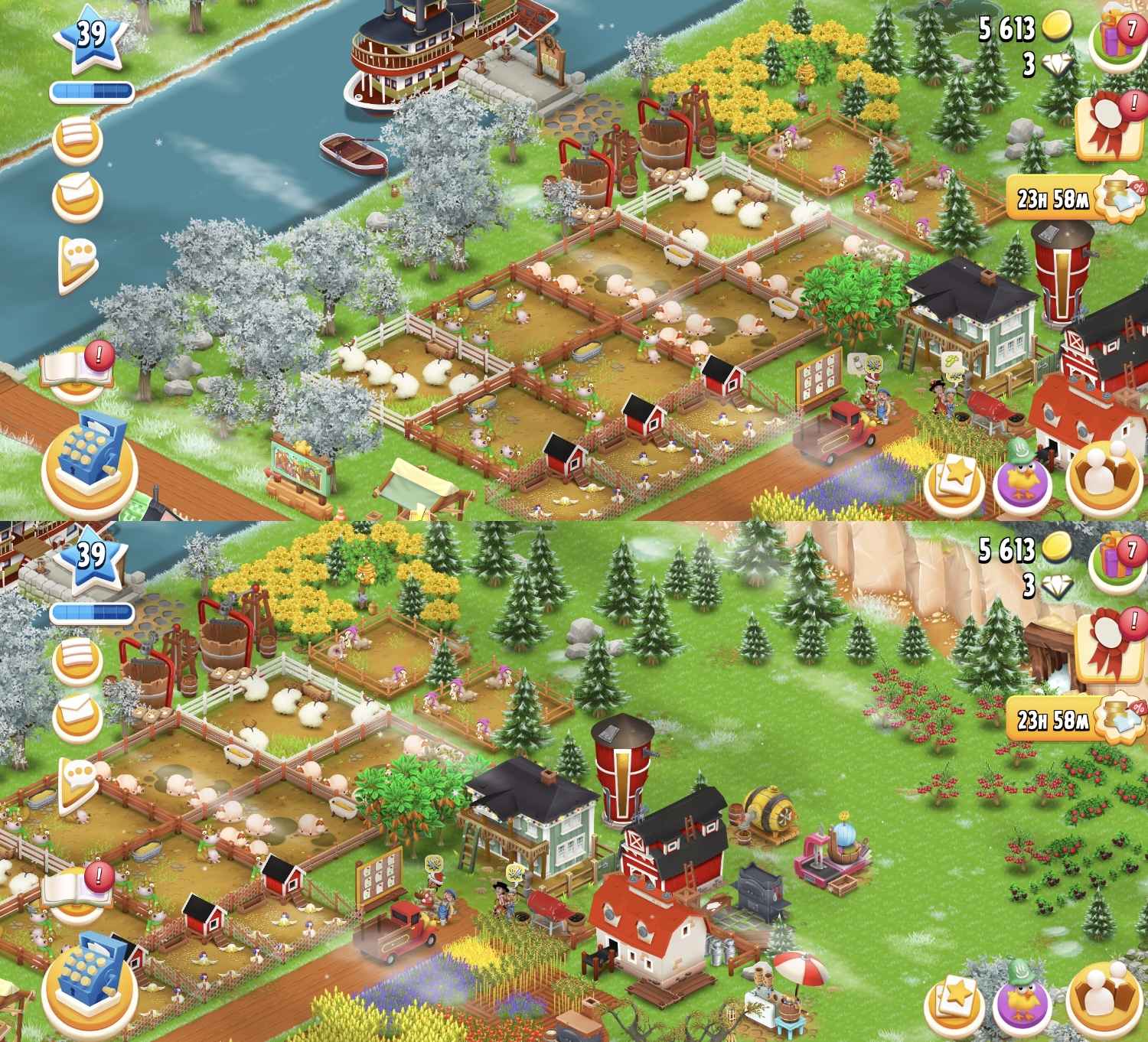Open the friends list icon bottom right
Image resolution: width=1148 pixels, height=1042 pixels.
tap(1102, 476)
